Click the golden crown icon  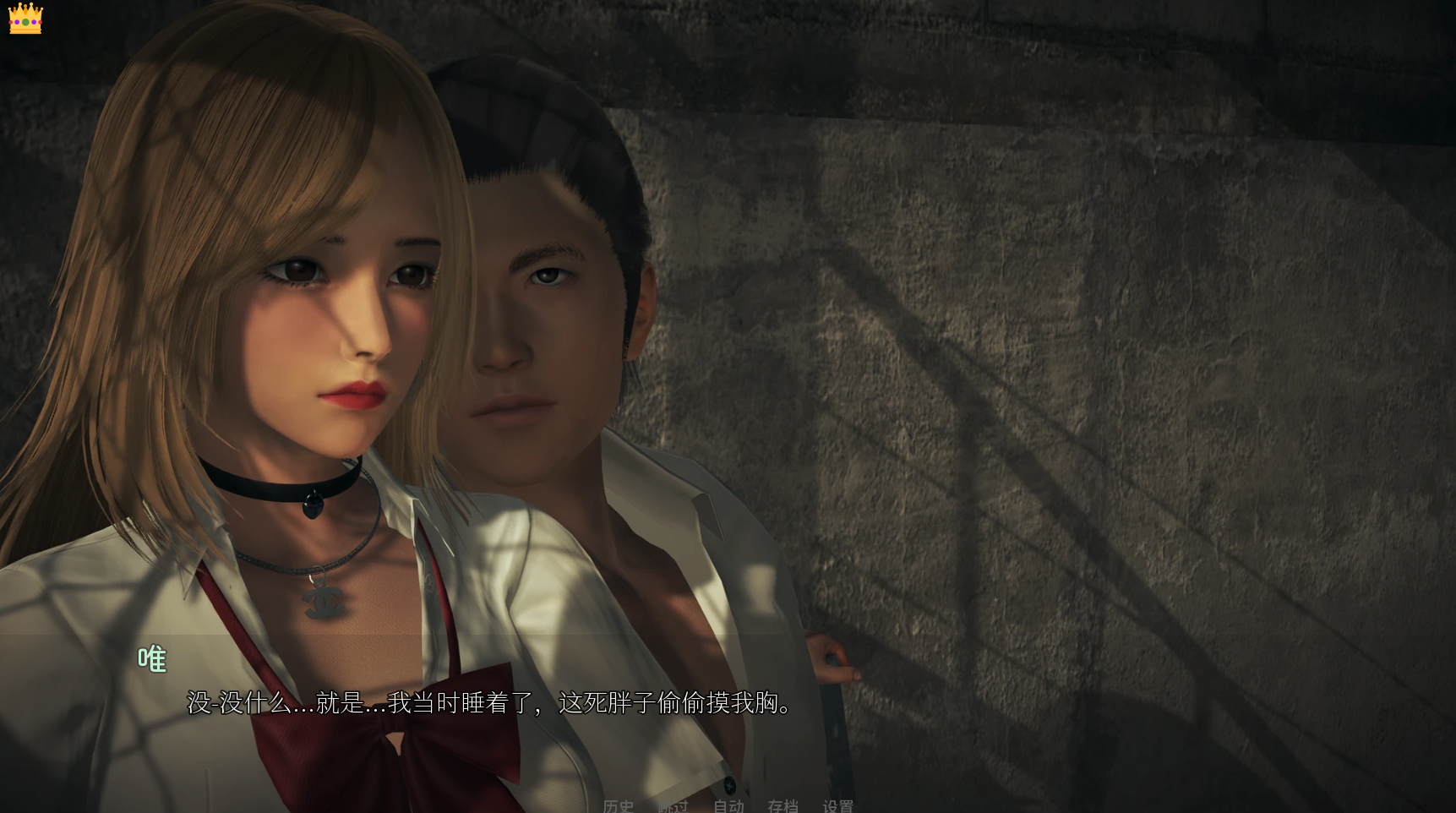(25, 18)
